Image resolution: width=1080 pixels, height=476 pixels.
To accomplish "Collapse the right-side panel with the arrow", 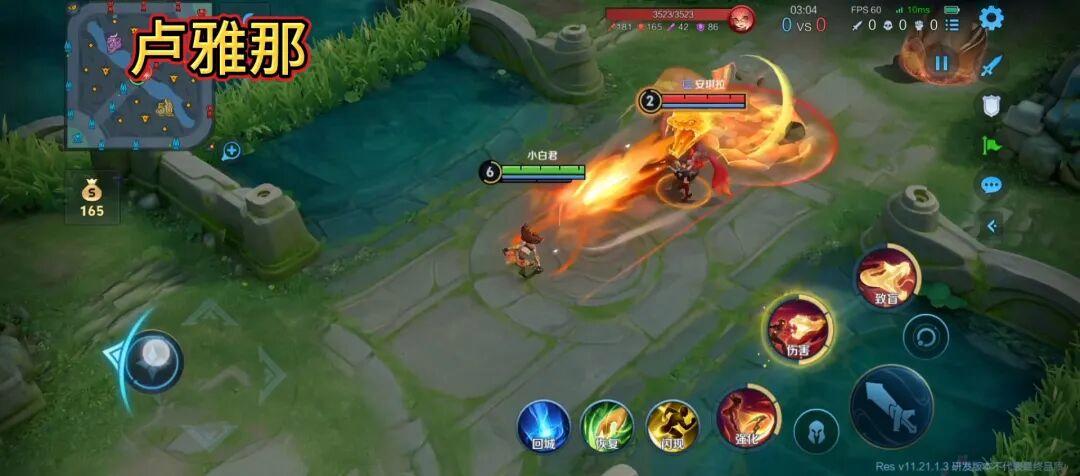I will pos(991,226).
